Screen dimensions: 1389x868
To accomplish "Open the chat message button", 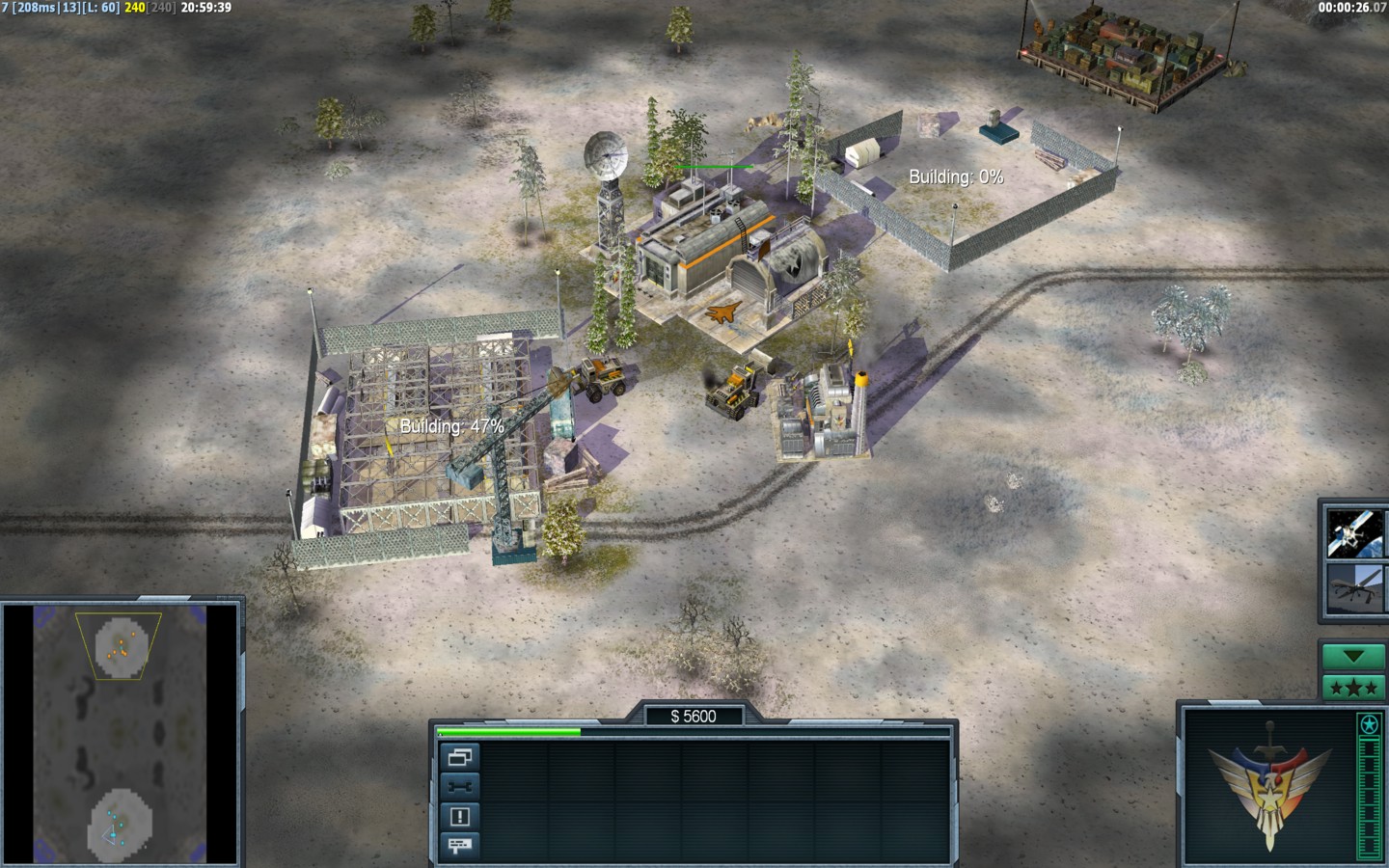I will [x=460, y=846].
